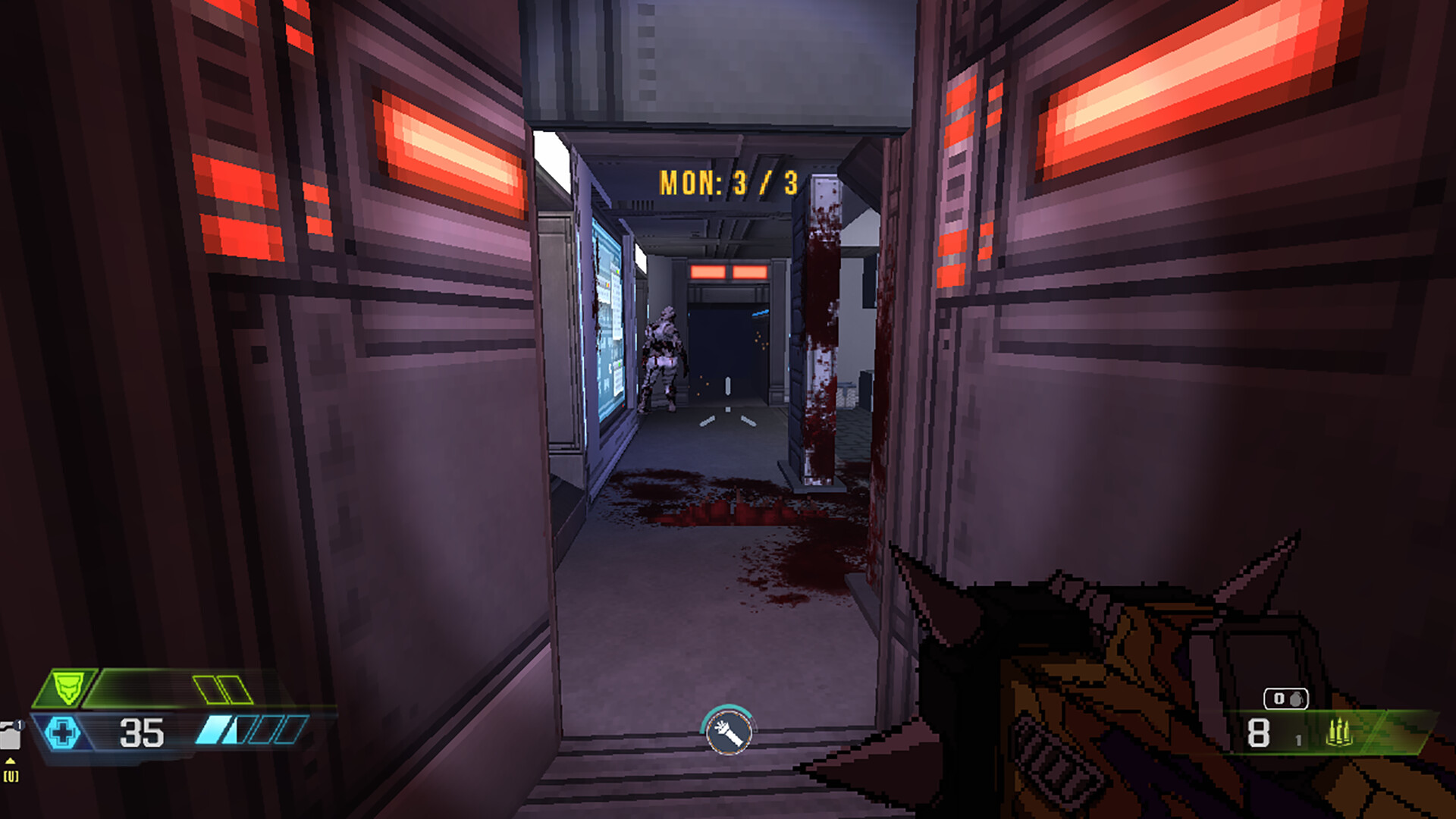Click the MON: 3 / 3 monster counter
Viewport: 1456px width, 819px height.
(728, 180)
